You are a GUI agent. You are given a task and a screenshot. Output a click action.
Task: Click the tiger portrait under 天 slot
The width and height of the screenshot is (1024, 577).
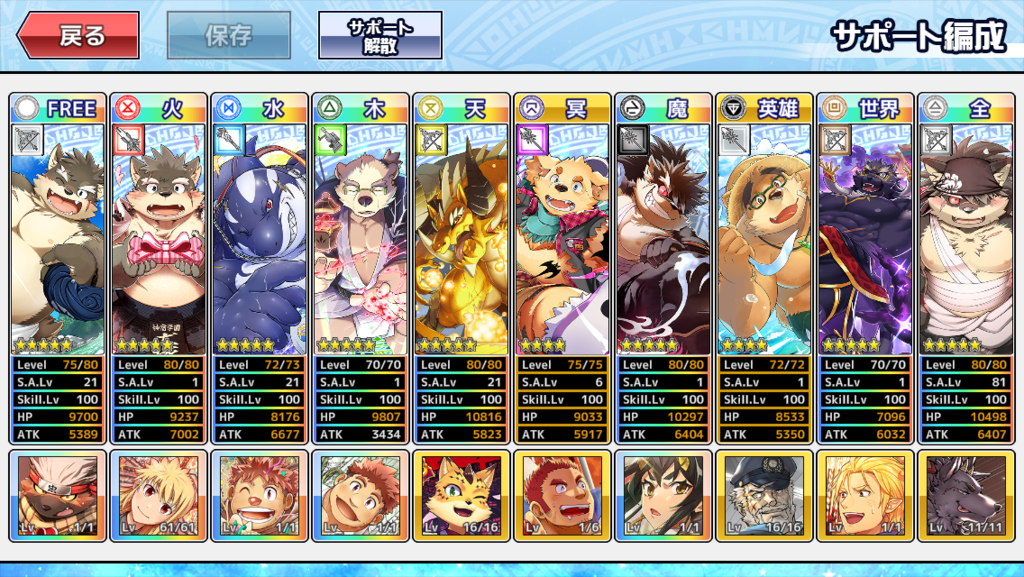(461, 496)
